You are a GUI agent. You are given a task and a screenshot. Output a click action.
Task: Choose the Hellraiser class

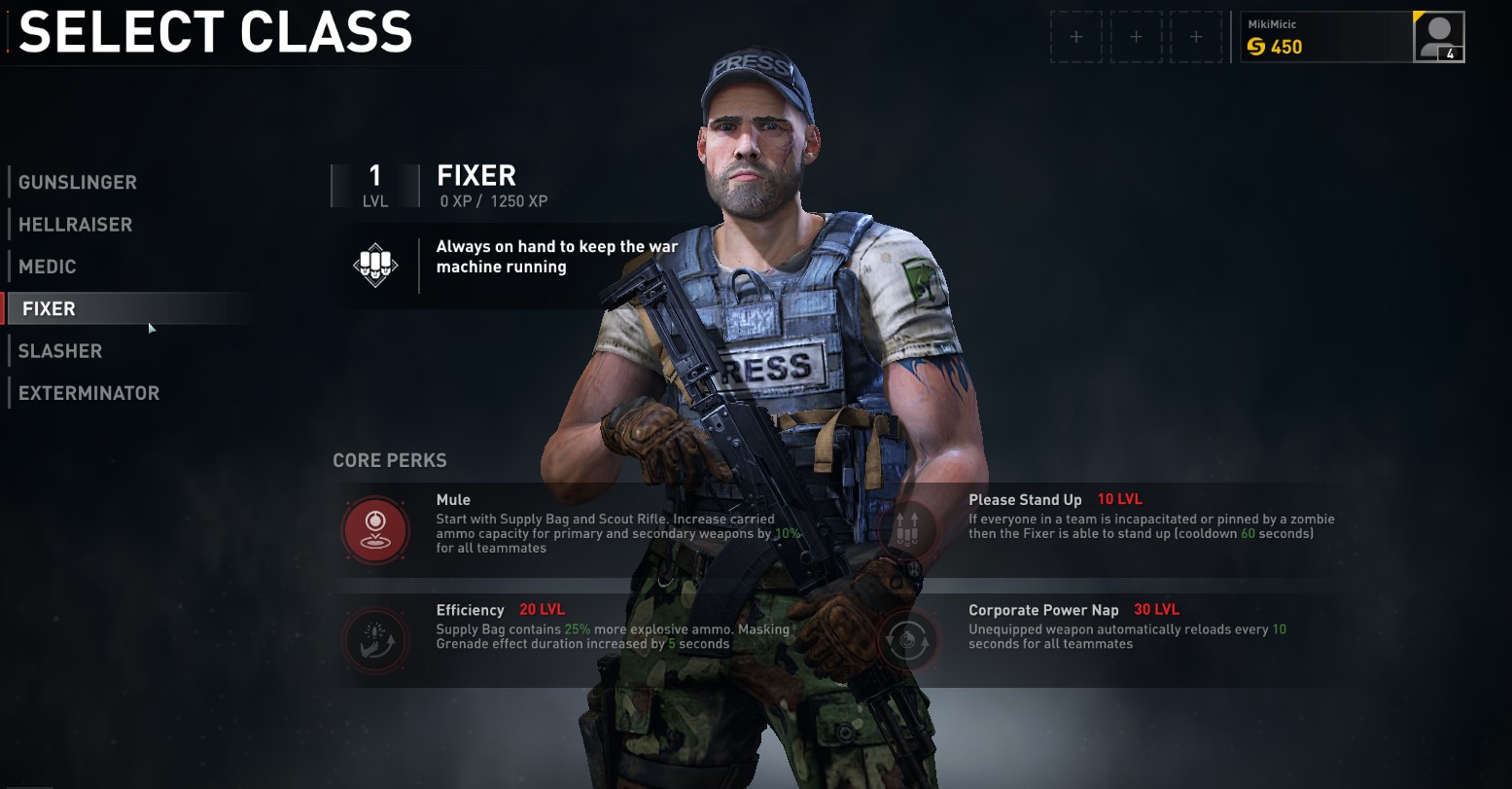pos(75,225)
